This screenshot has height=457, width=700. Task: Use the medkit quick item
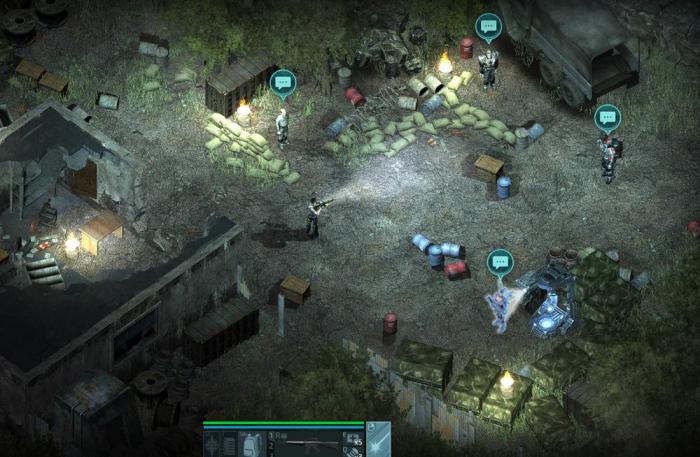(x=351, y=437)
